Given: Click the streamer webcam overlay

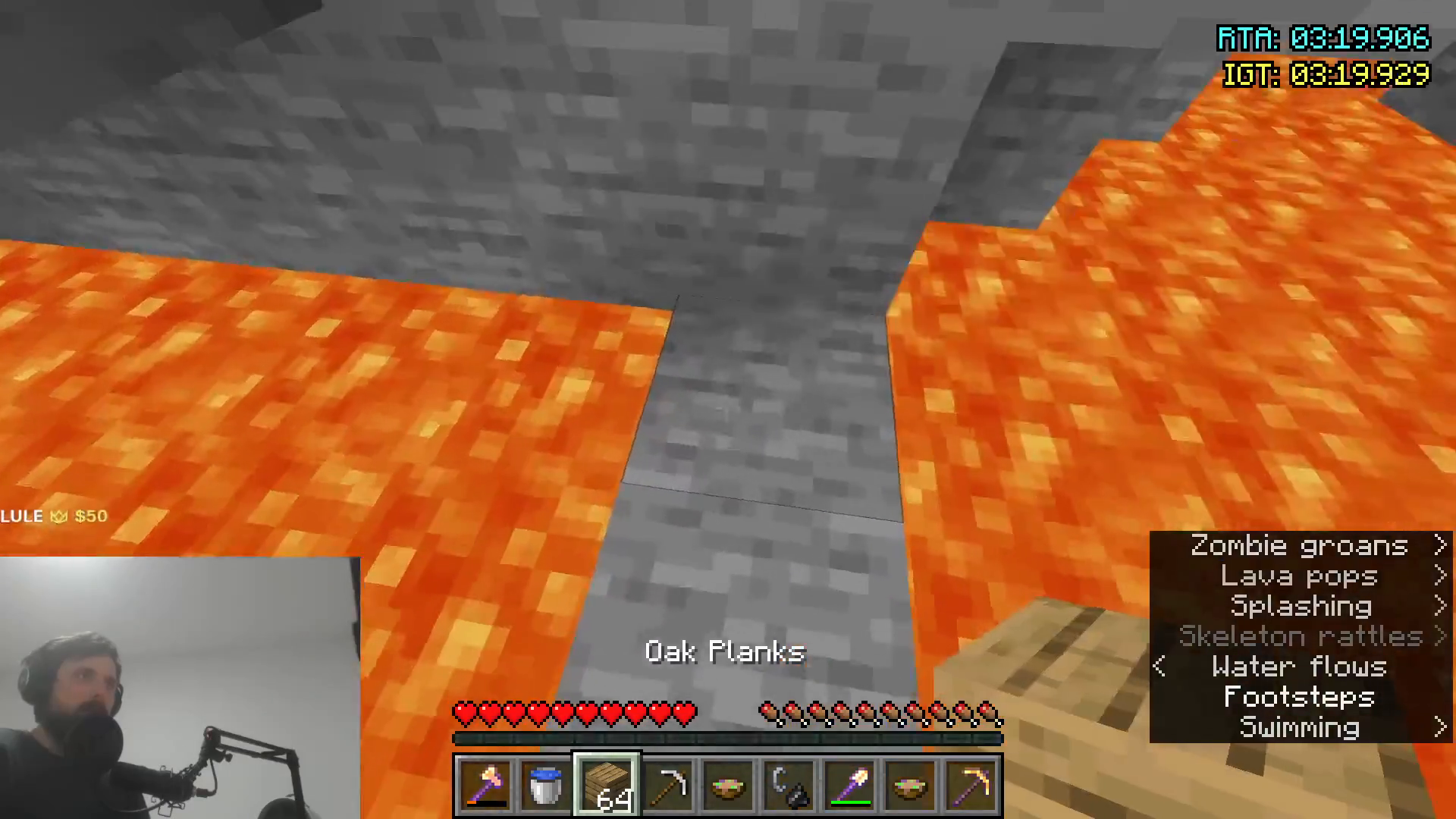Looking at the screenshot, I should point(180,688).
